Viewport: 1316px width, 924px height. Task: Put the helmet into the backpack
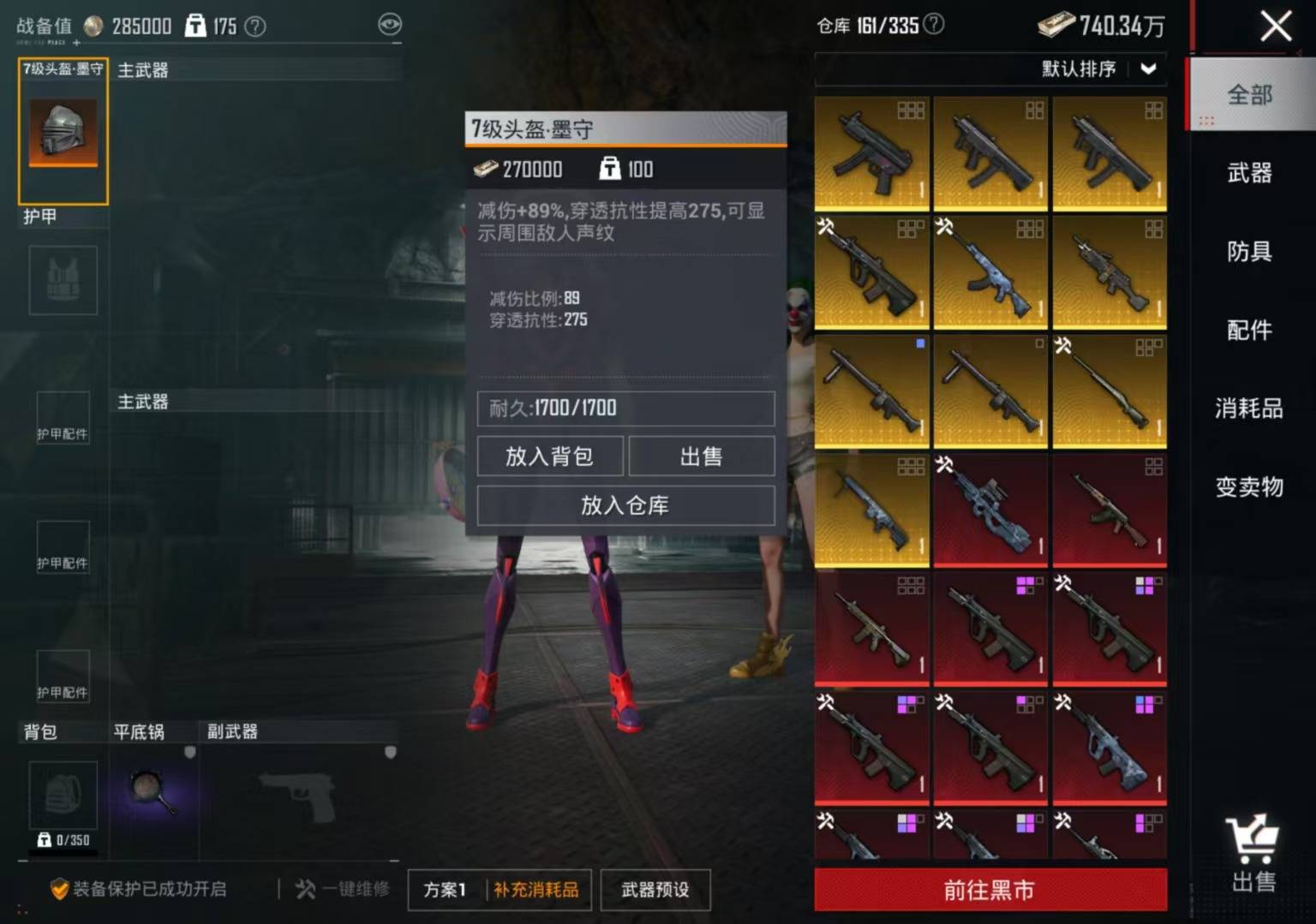coord(549,456)
